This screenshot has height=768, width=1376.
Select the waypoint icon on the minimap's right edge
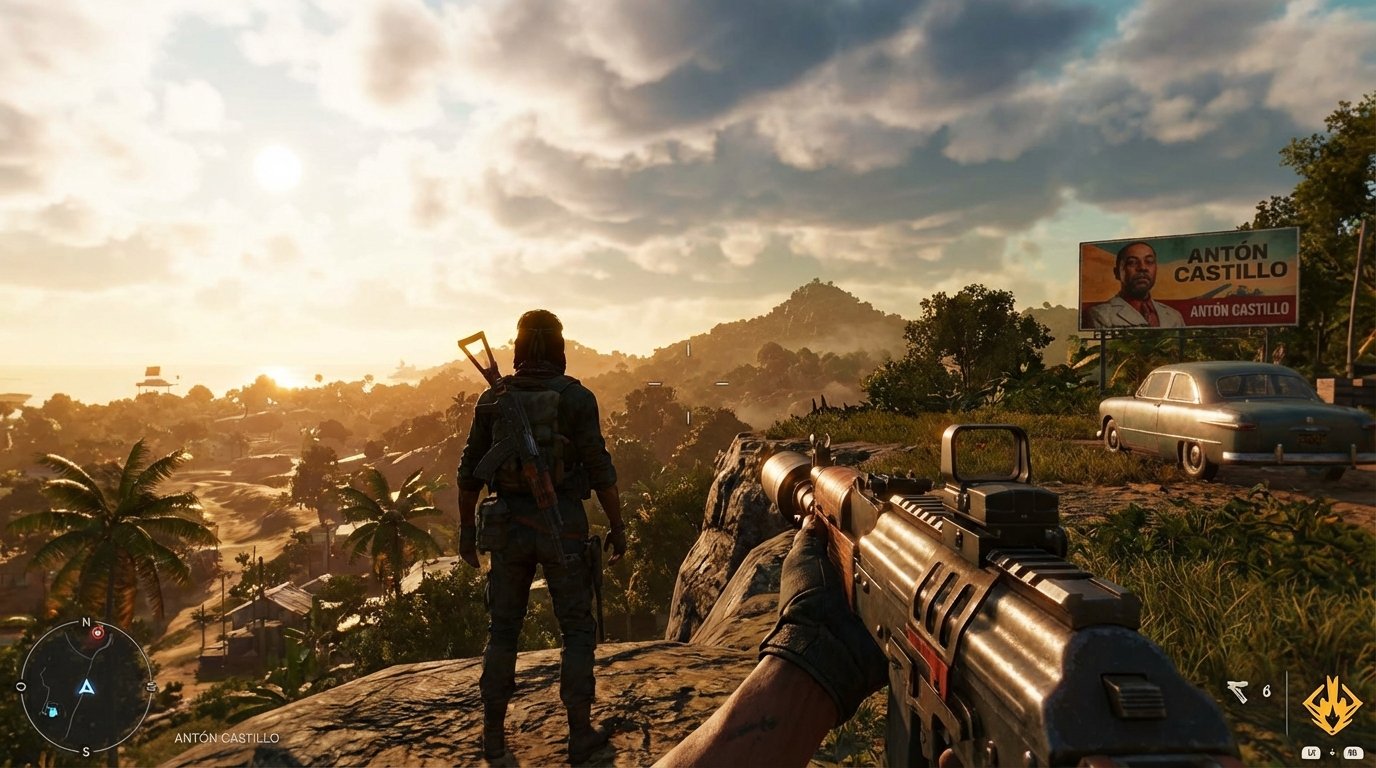coord(150,685)
